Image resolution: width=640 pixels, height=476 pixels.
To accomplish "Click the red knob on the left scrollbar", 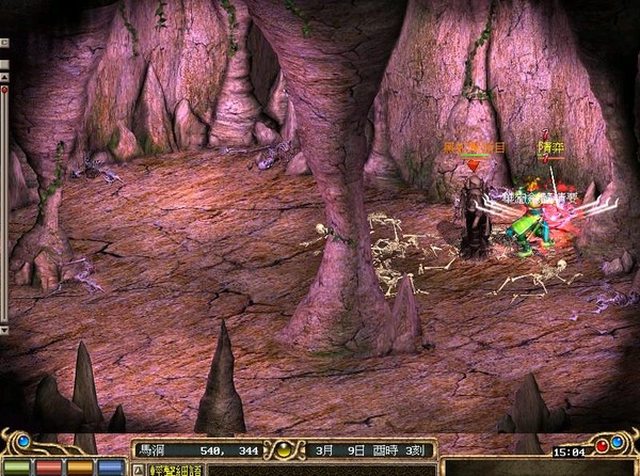I will point(4,90).
